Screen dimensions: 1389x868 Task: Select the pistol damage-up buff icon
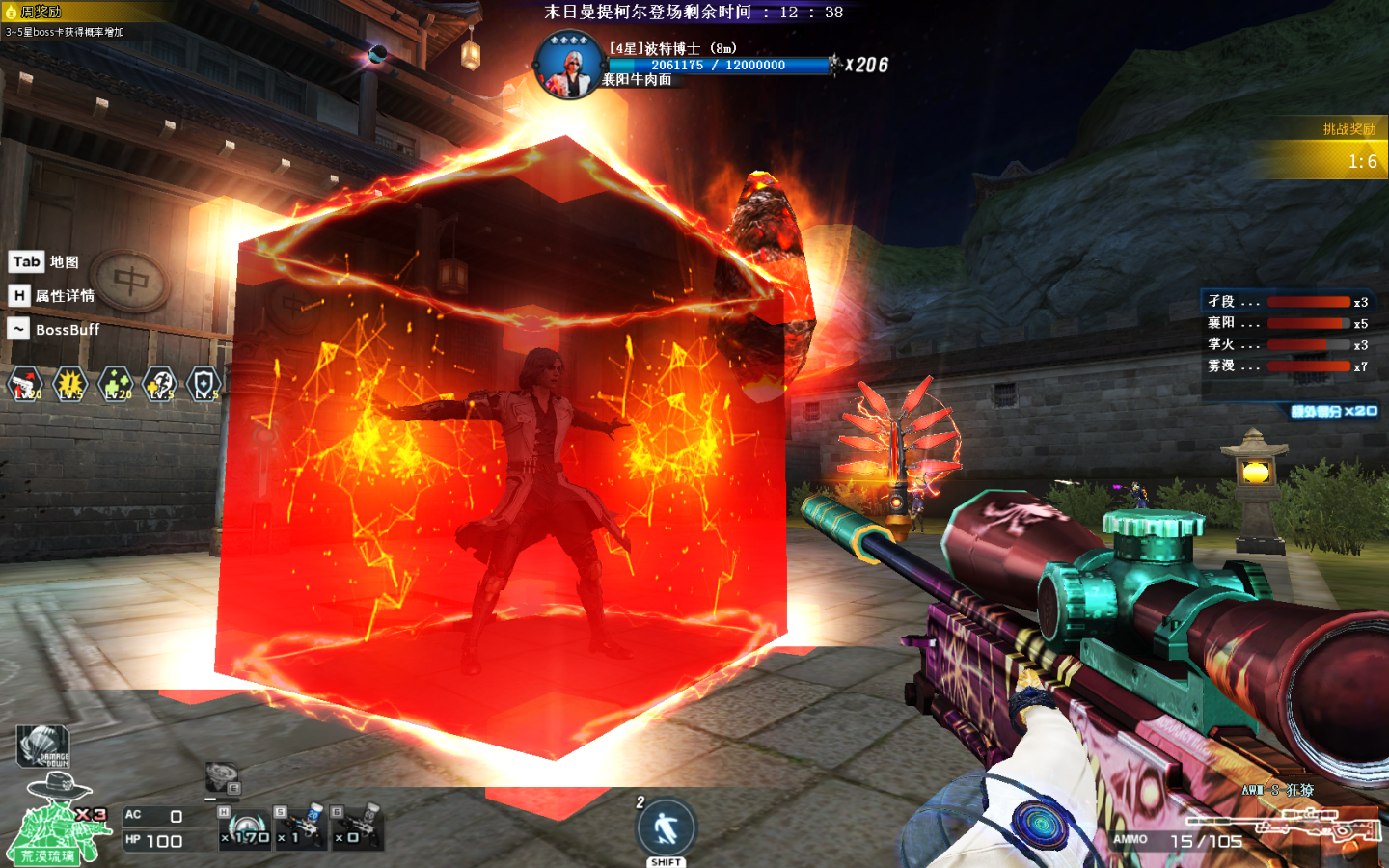click(25, 385)
